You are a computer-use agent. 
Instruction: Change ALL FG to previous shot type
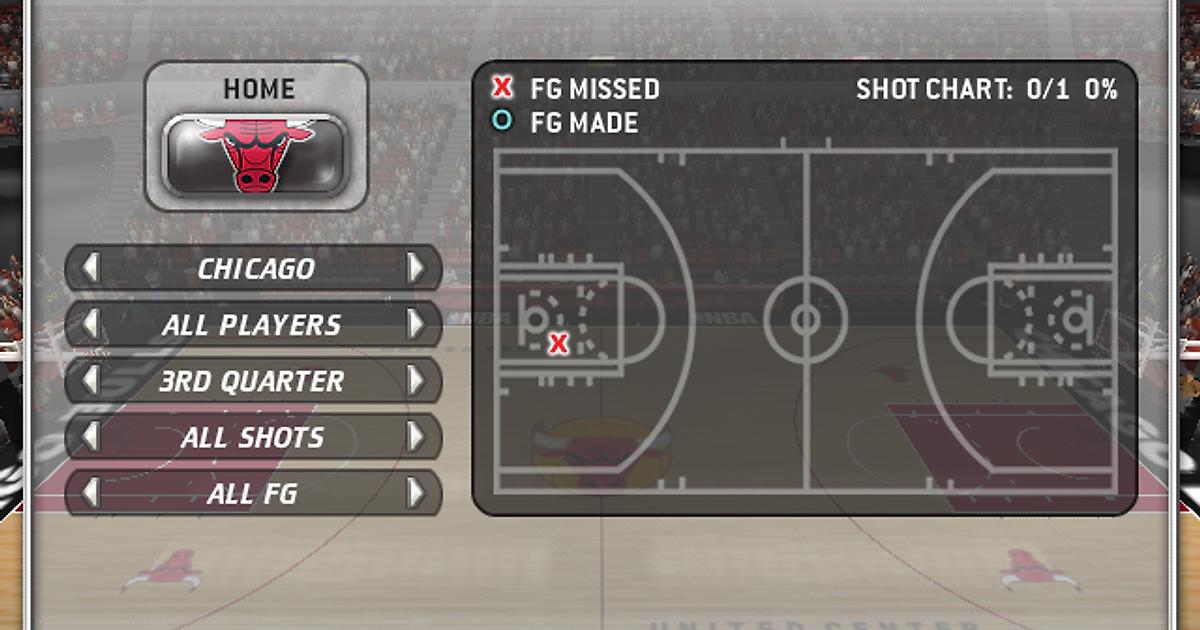91,493
